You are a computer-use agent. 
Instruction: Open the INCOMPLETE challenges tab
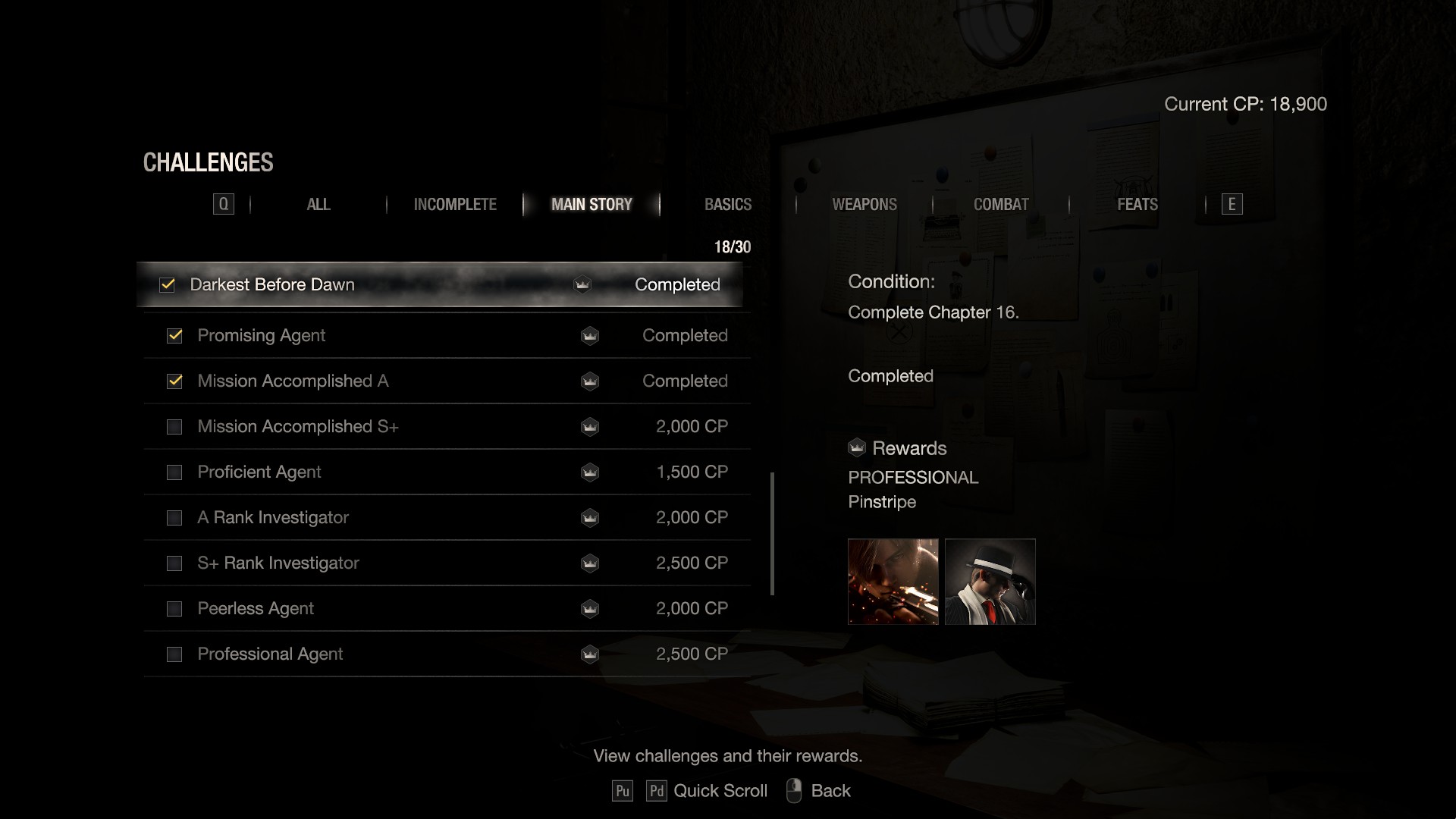tap(454, 204)
